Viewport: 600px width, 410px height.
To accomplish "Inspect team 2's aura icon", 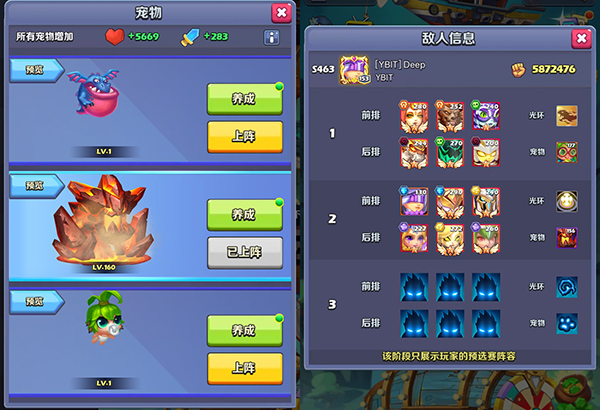I will (x=568, y=201).
